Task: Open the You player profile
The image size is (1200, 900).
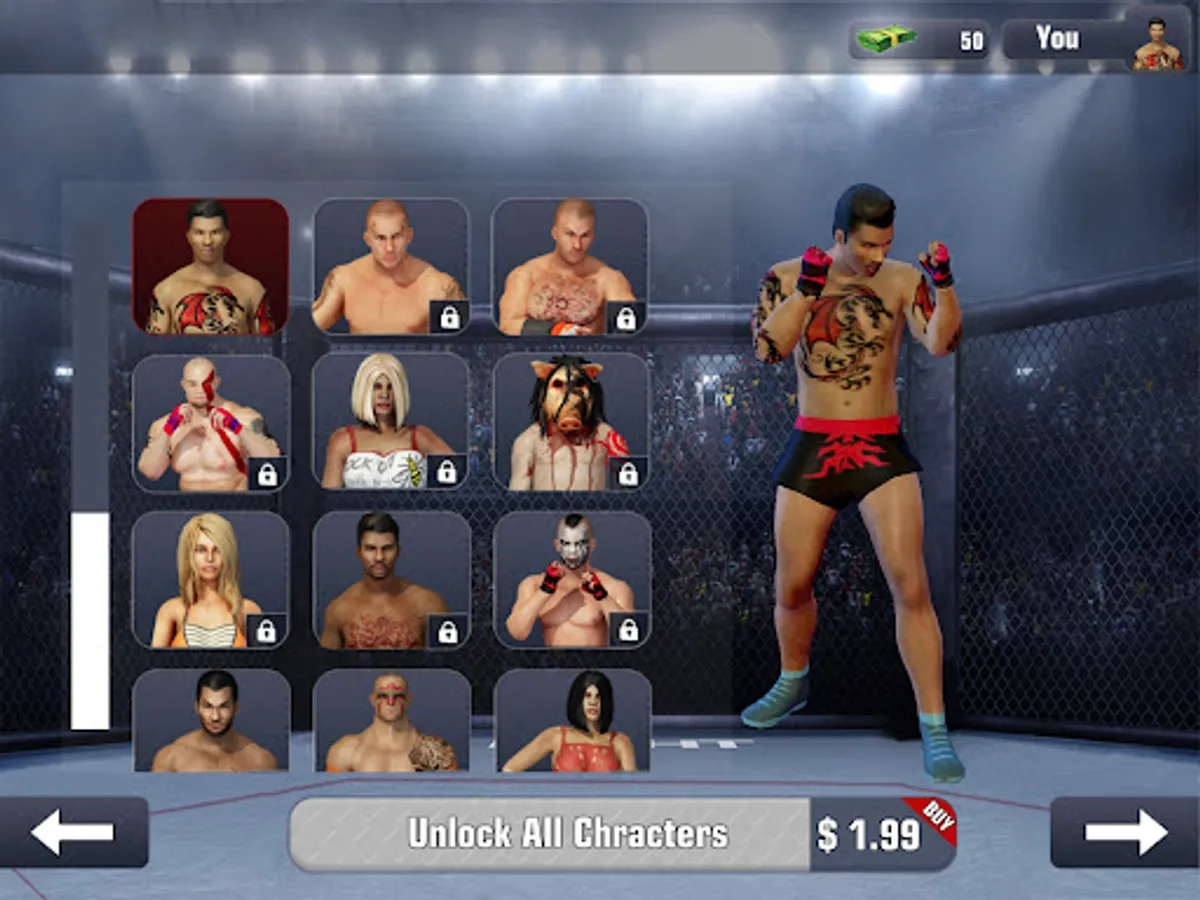Action: (1098, 40)
